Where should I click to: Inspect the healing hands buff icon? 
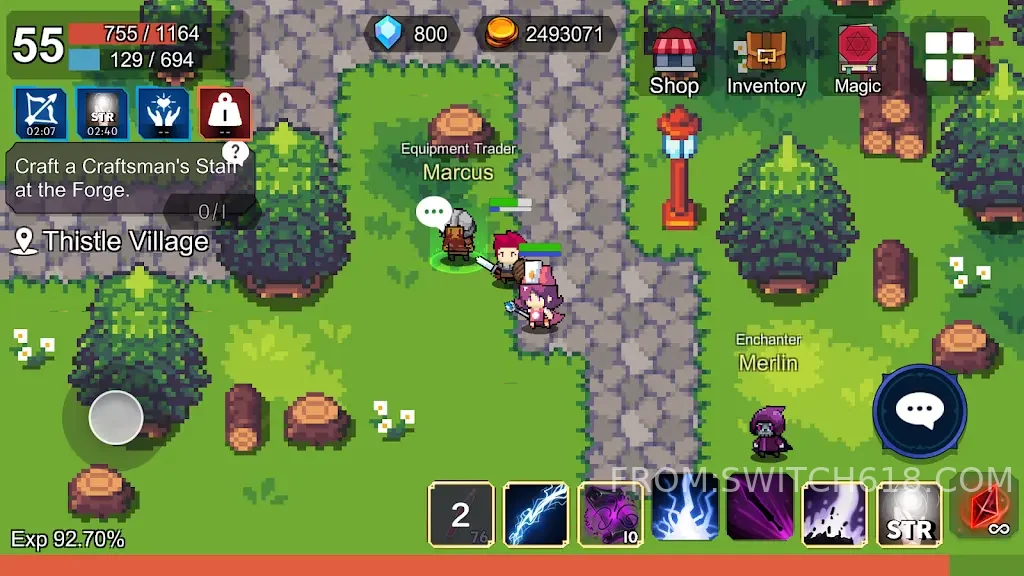click(163, 113)
